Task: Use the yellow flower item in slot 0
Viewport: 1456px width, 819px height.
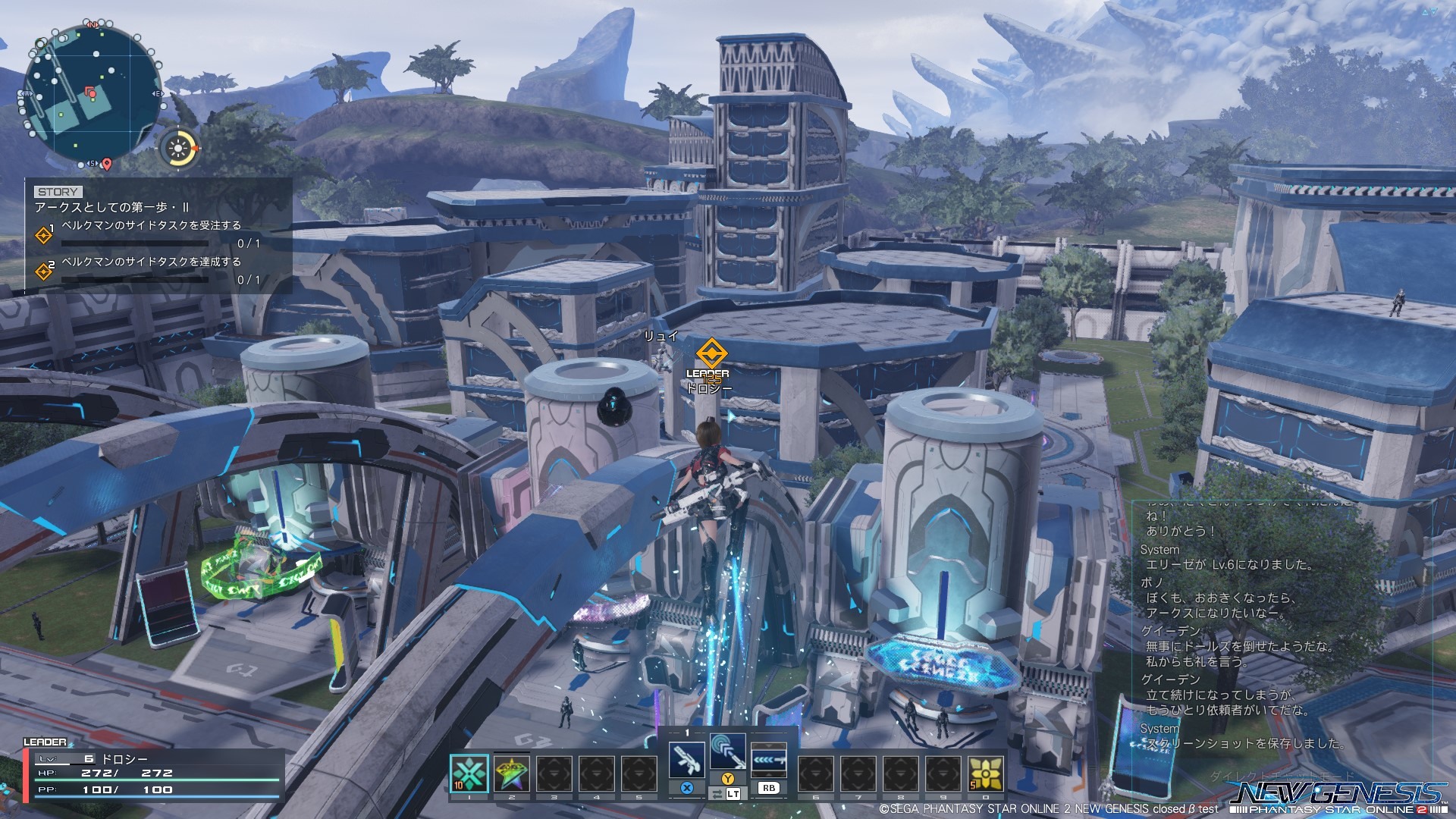Action: point(985,773)
